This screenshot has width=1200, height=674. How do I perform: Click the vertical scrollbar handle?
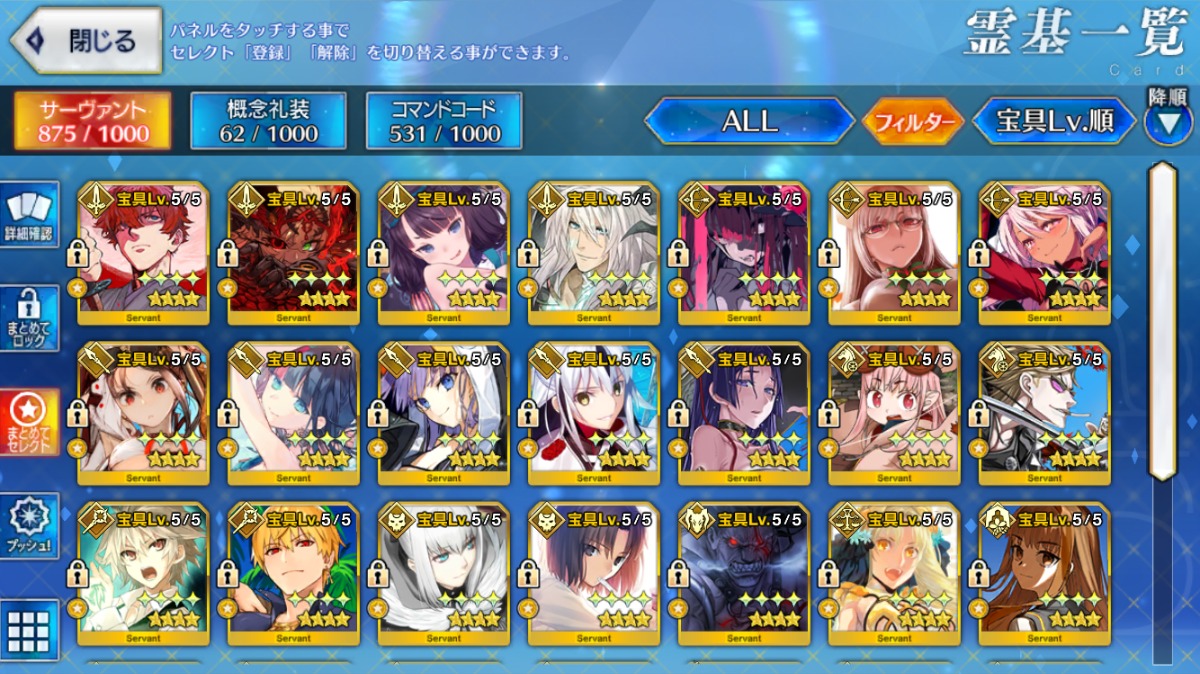(1161, 320)
